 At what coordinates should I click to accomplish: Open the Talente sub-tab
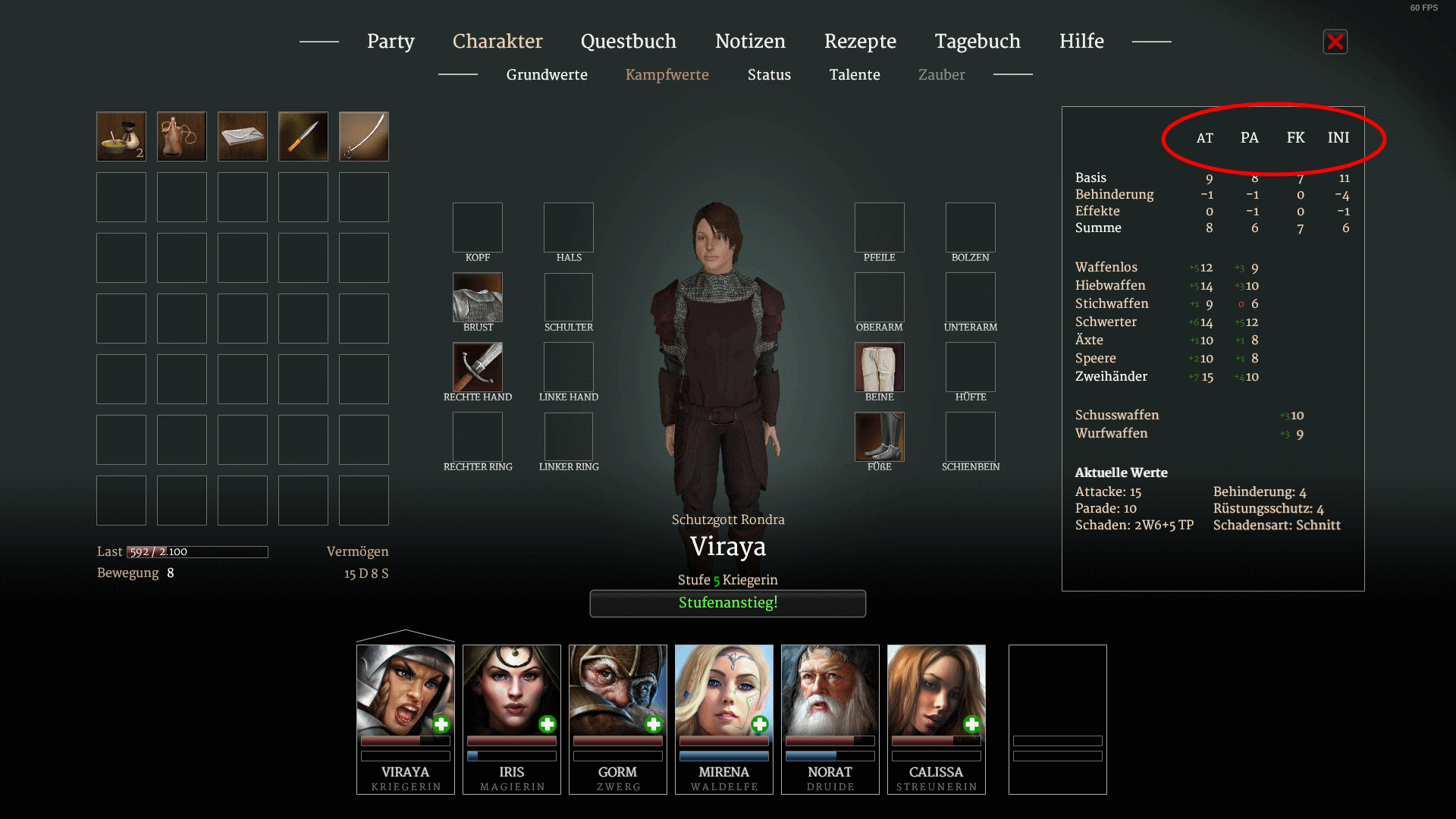[855, 74]
